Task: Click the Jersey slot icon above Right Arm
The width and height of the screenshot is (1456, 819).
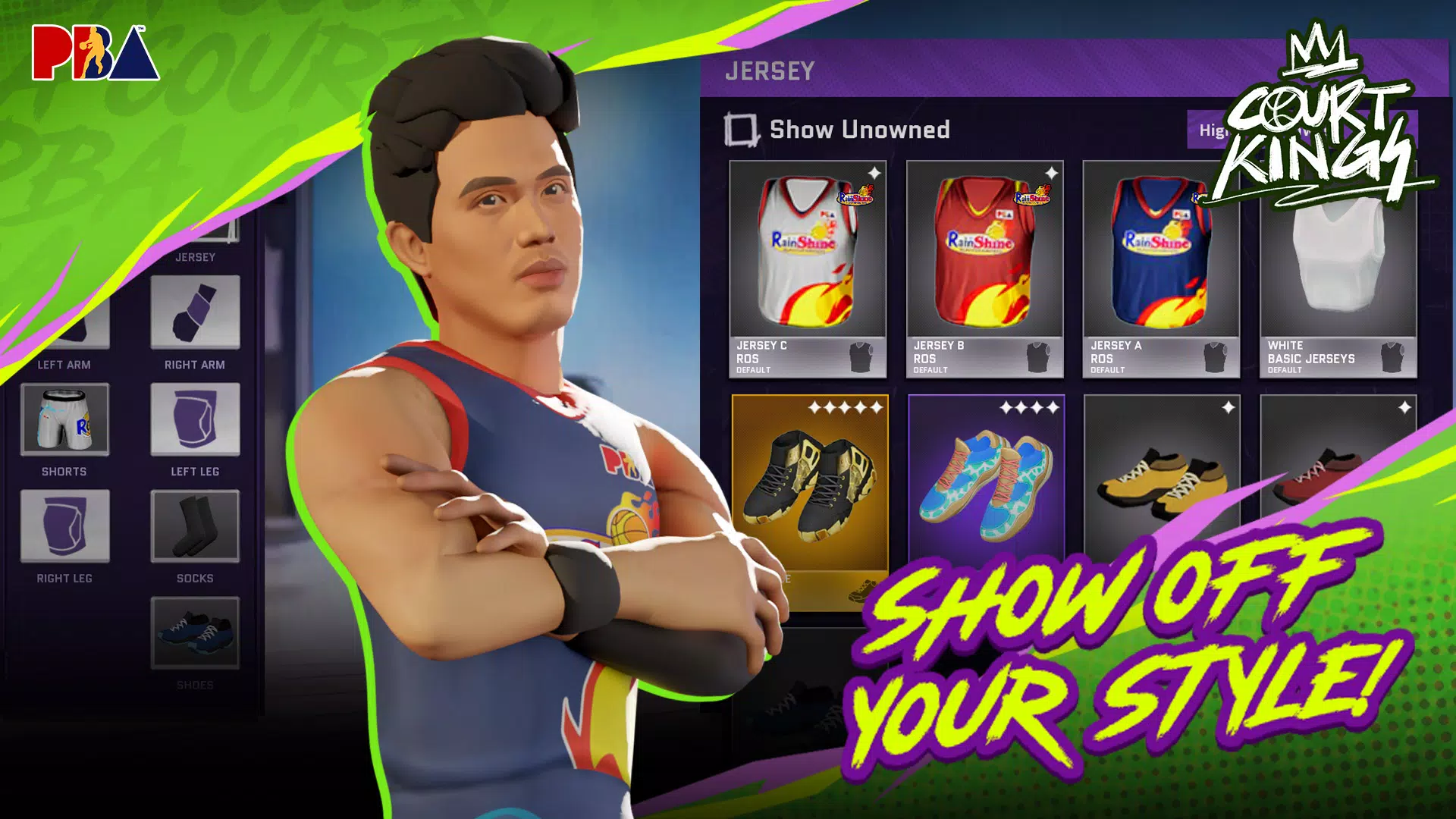Action: 195,227
